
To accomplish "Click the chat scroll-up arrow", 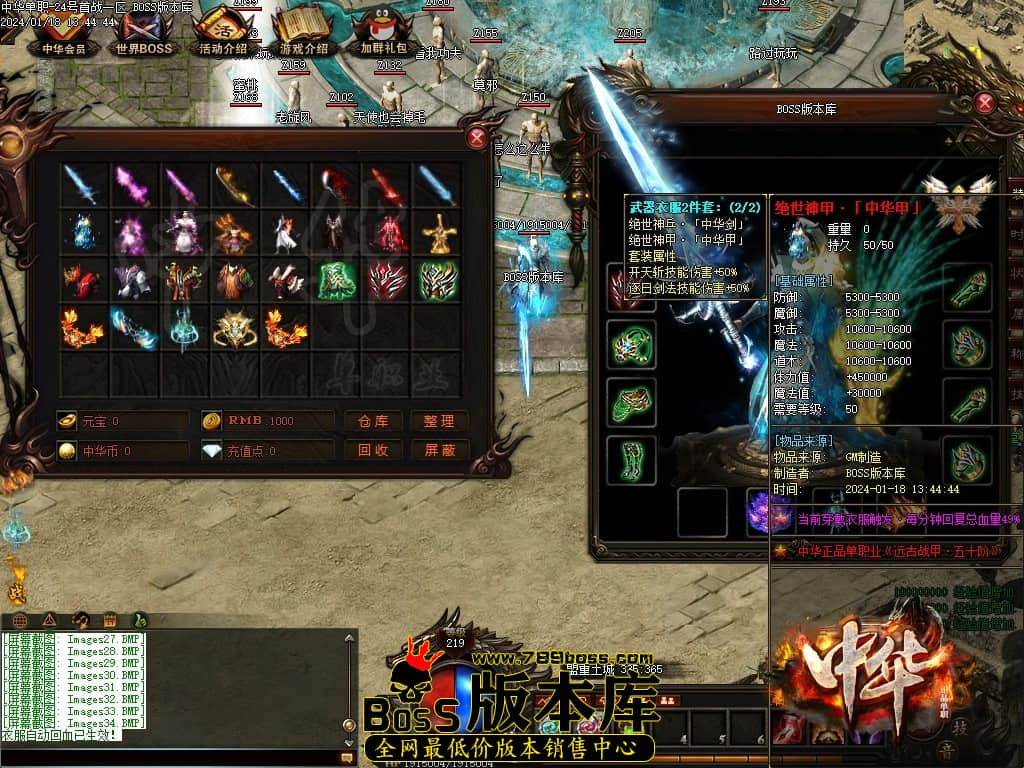I will tap(349, 638).
